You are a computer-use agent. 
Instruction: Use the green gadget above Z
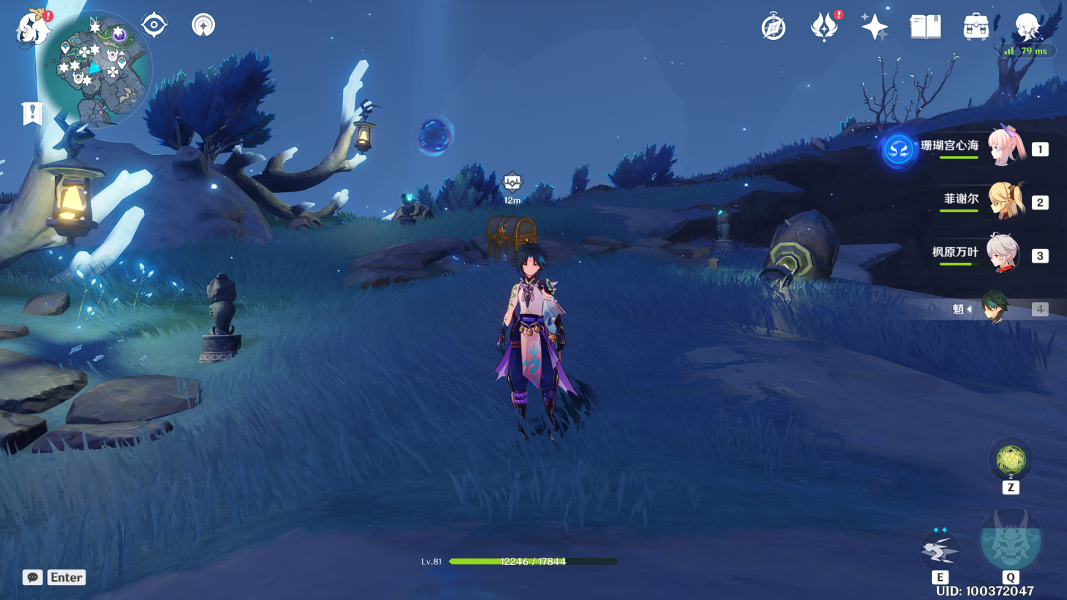coord(1010,460)
